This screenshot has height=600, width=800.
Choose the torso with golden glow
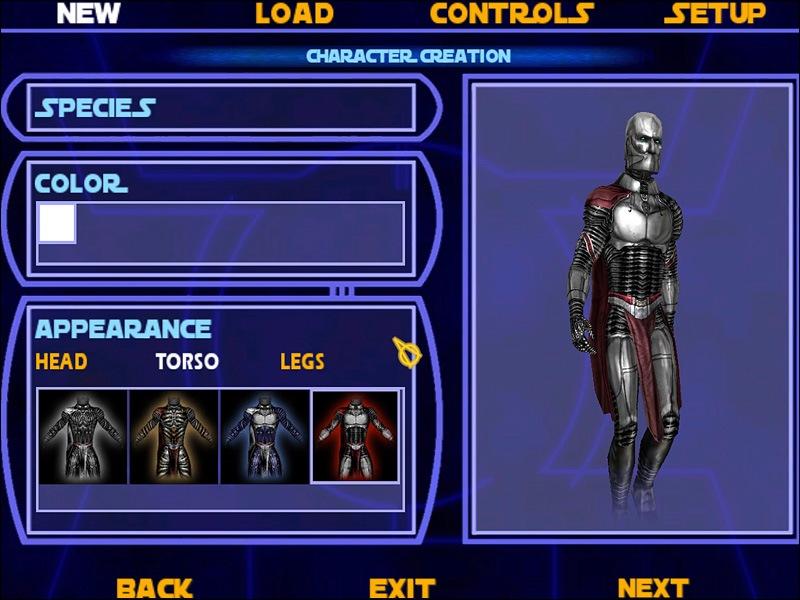point(174,436)
